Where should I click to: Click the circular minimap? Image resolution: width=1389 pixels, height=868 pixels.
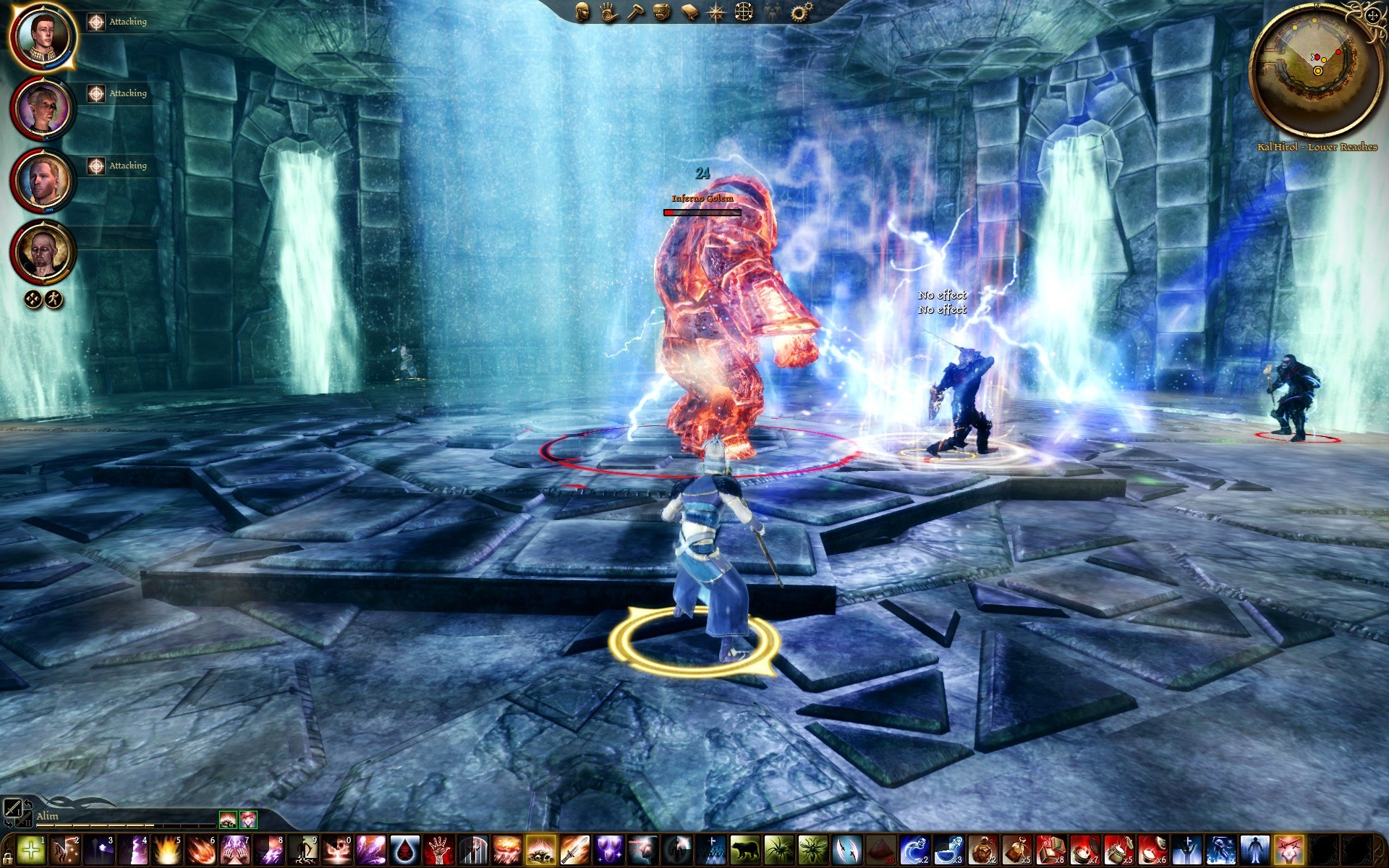point(1316,70)
